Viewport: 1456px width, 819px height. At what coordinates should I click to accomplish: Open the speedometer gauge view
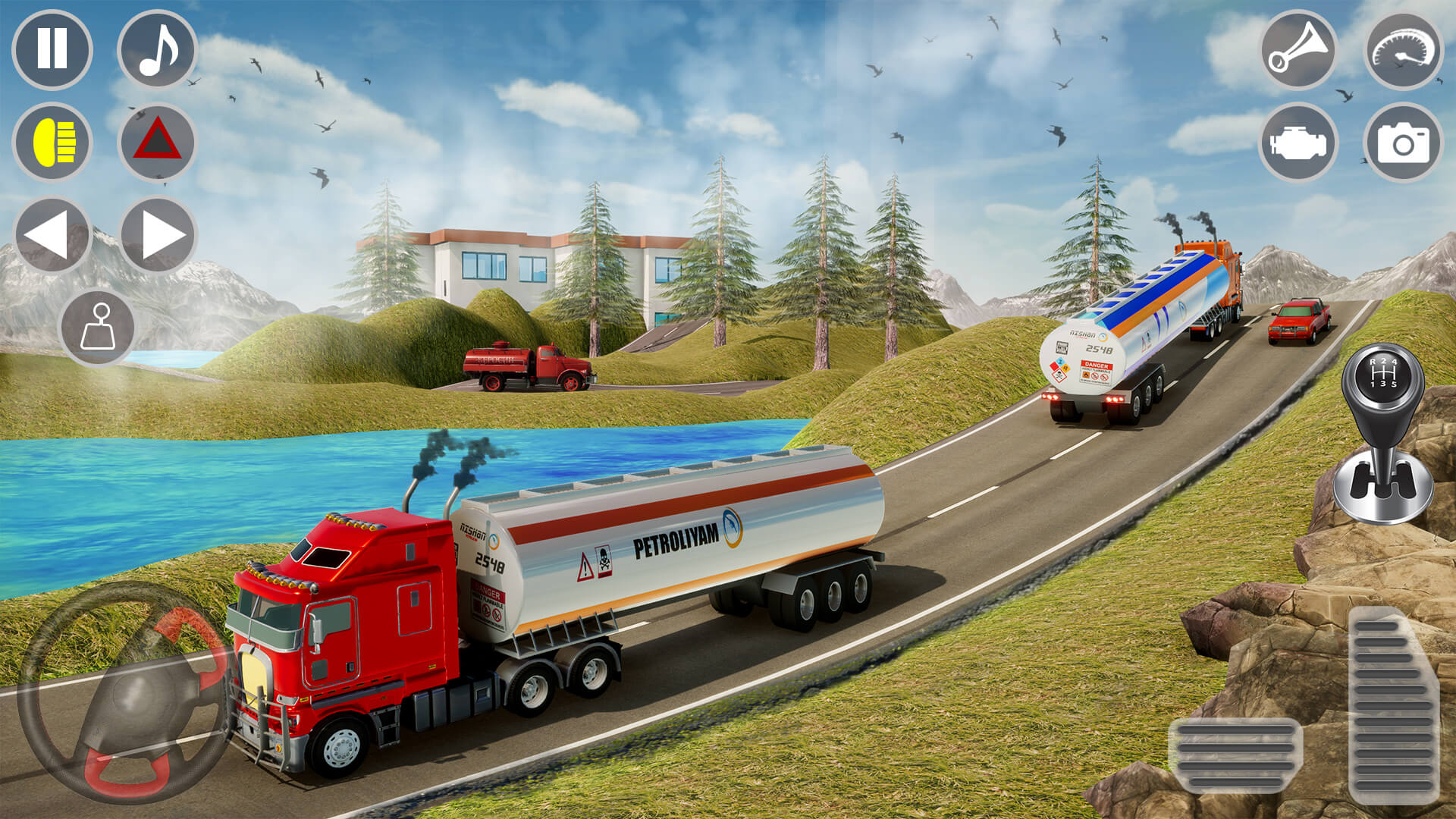(x=1403, y=52)
